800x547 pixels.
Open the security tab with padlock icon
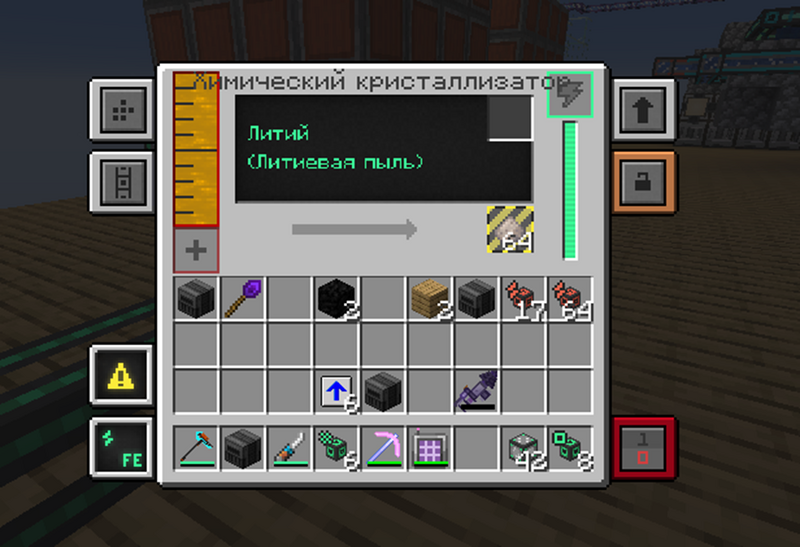point(641,182)
